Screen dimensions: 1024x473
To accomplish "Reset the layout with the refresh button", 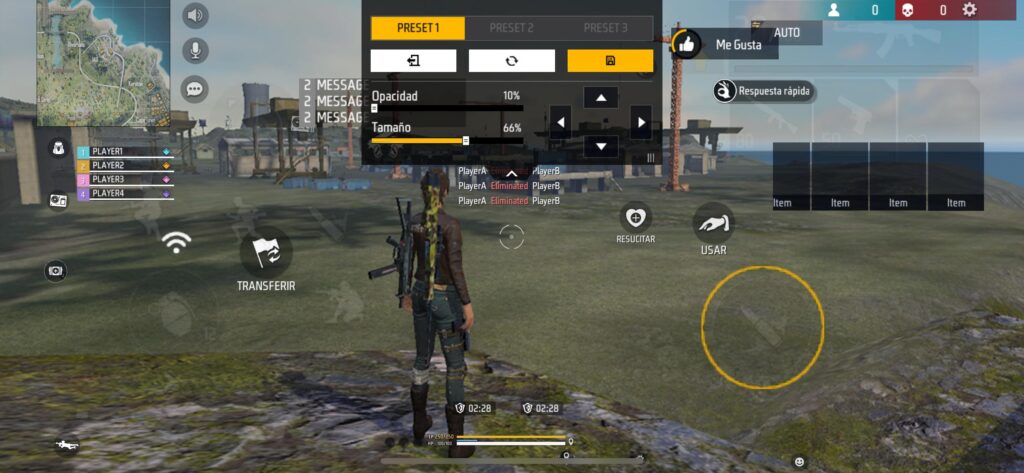I will [x=511, y=61].
